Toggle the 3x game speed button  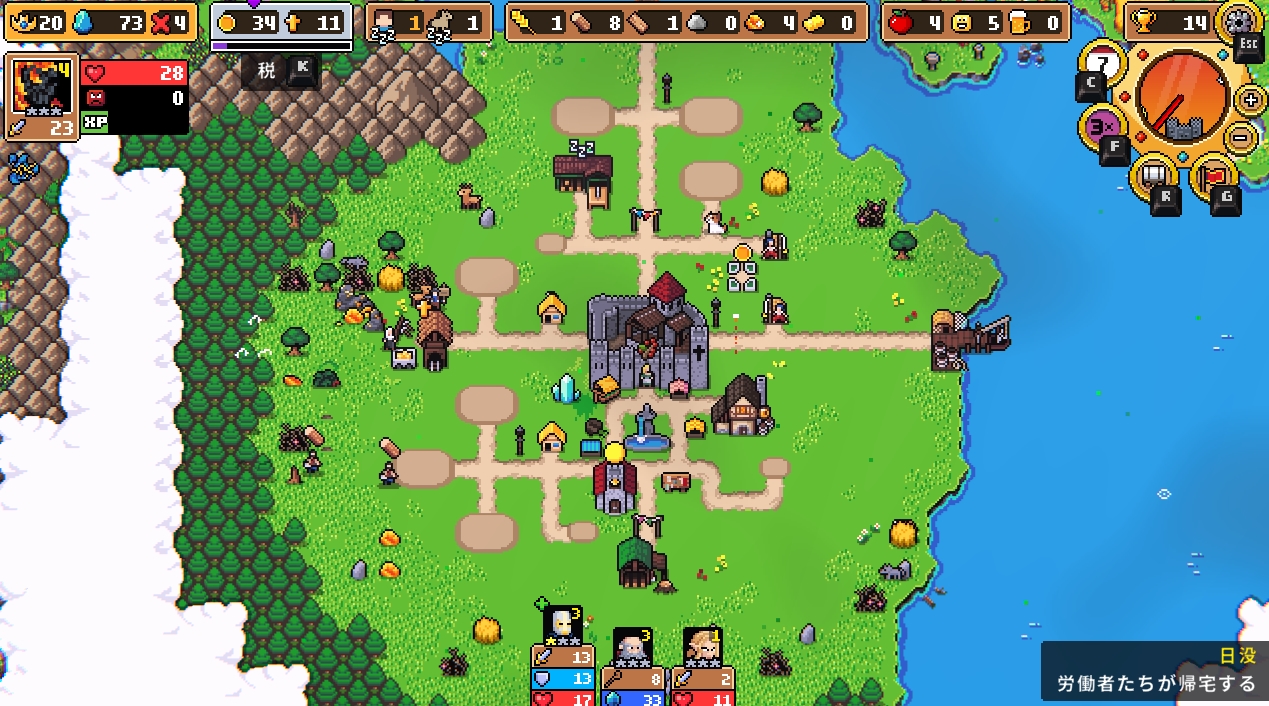click(1102, 127)
